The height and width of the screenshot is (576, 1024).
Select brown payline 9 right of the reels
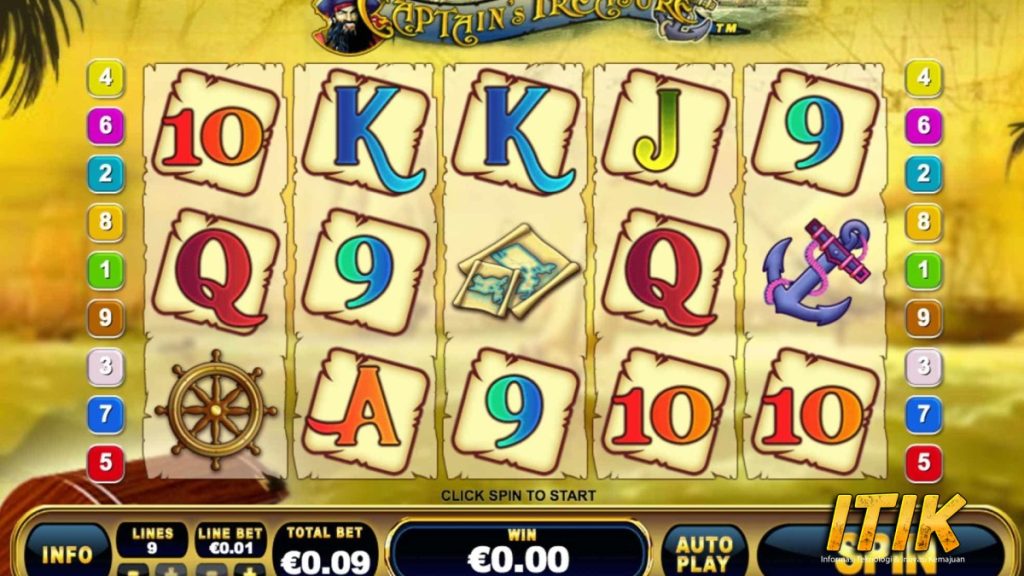923,318
